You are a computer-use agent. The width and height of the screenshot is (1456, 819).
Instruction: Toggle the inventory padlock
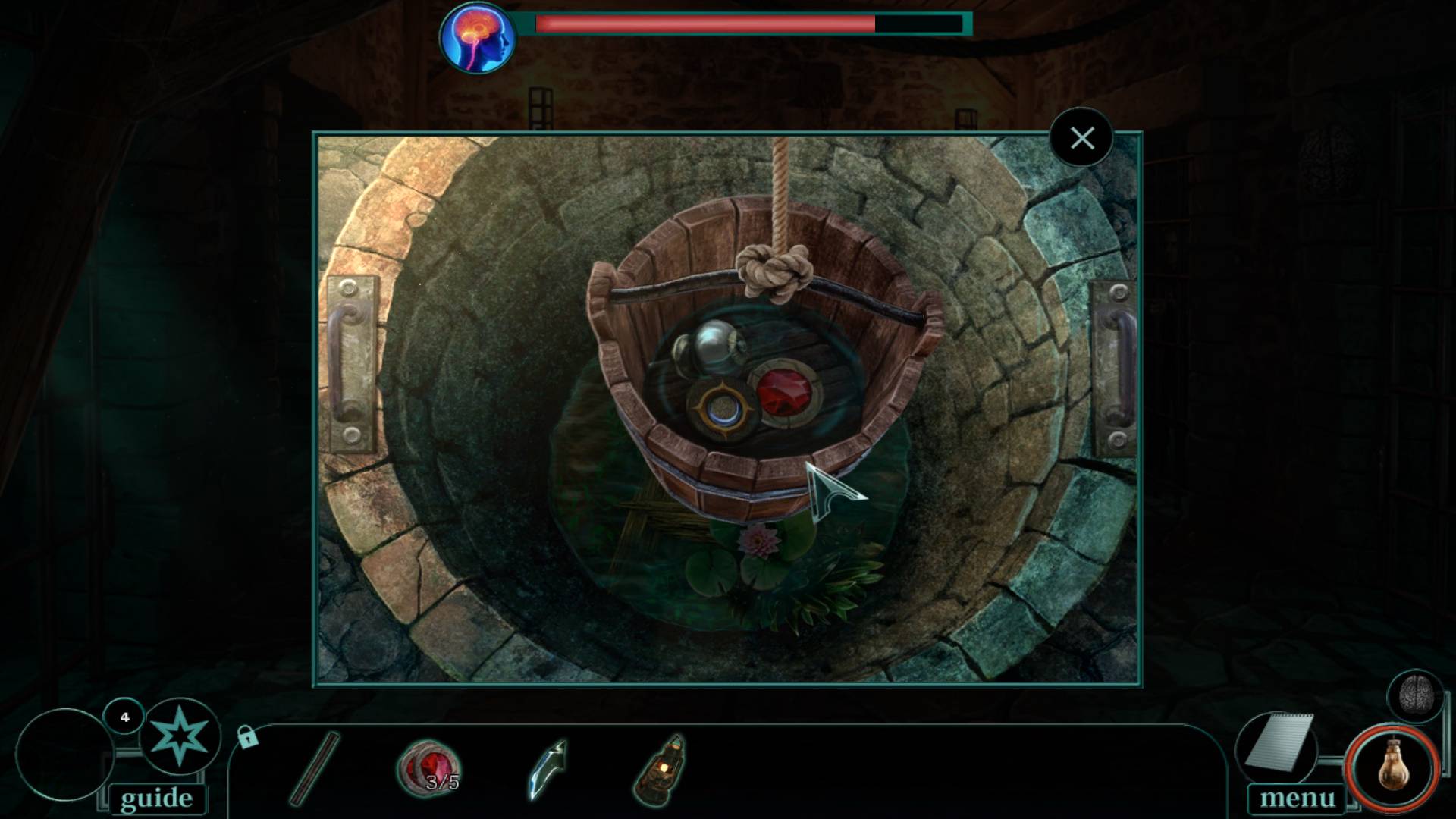(x=247, y=736)
